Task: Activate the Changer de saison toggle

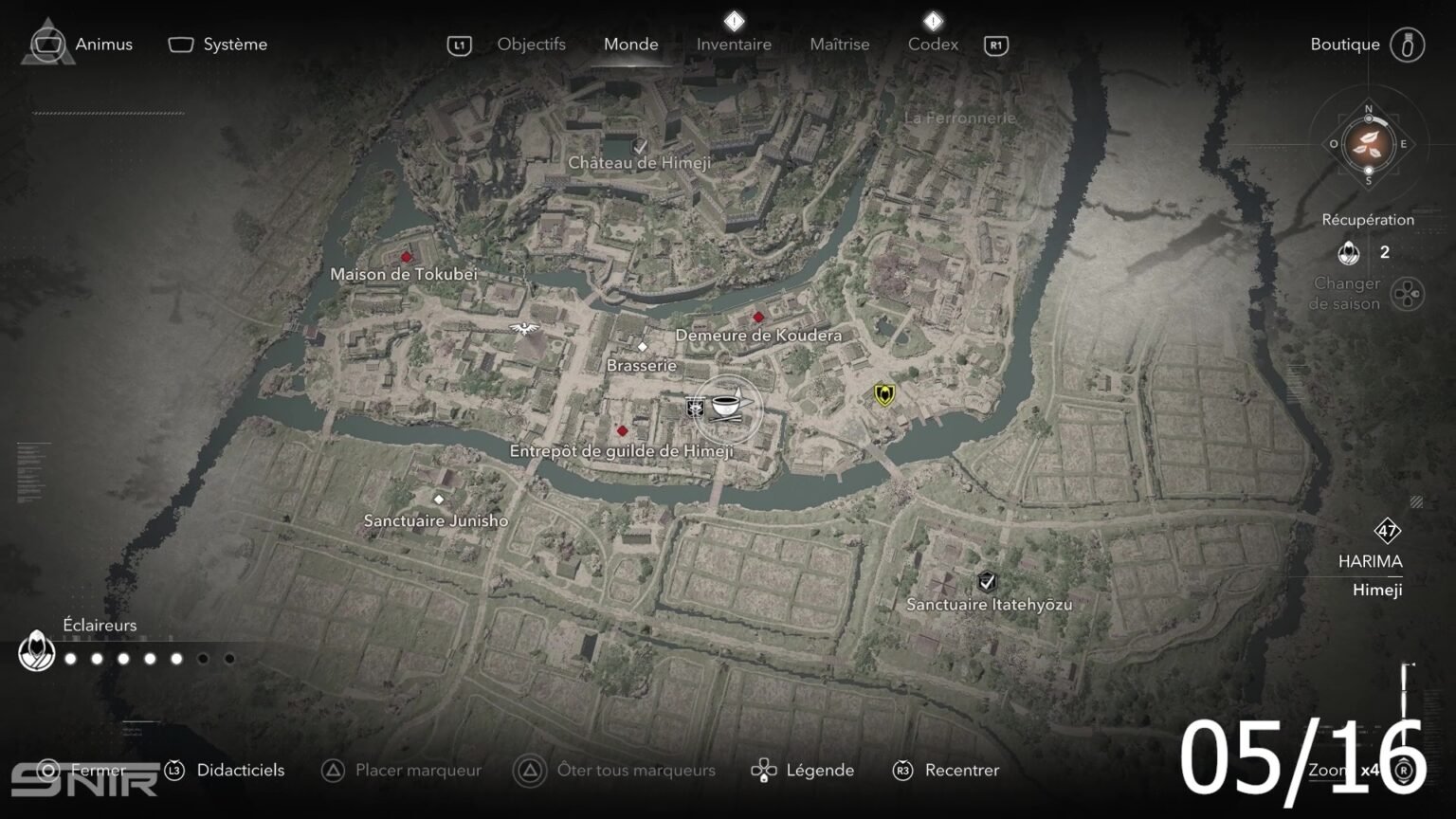Action: tap(1406, 293)
